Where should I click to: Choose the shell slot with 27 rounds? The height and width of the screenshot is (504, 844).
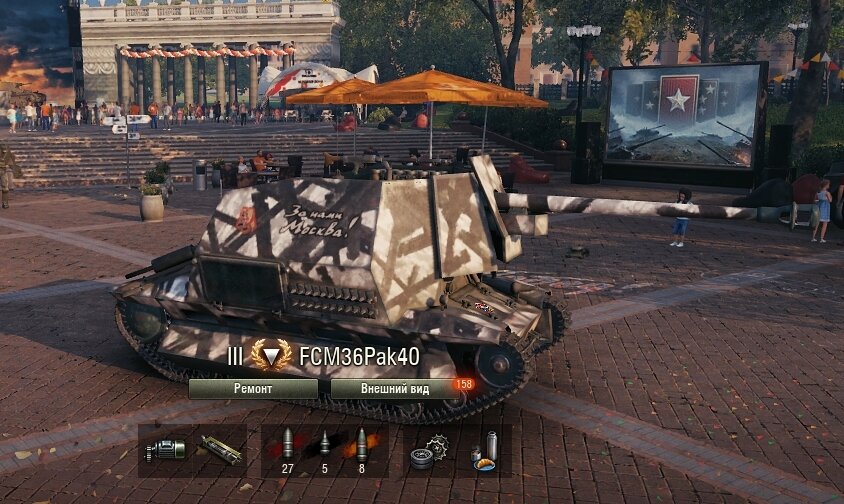(286, 446)
